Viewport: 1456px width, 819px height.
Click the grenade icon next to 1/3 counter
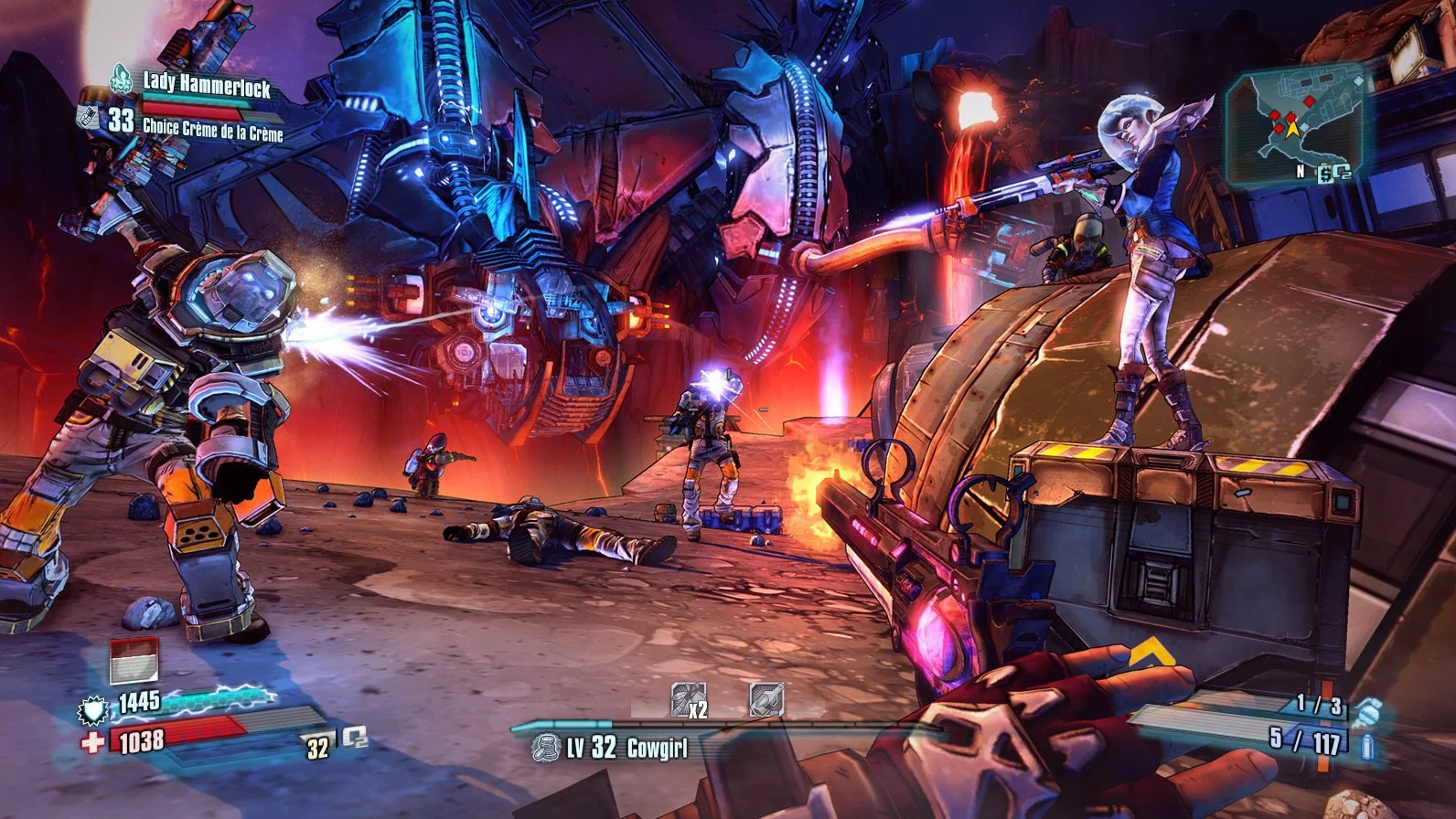1368,711
